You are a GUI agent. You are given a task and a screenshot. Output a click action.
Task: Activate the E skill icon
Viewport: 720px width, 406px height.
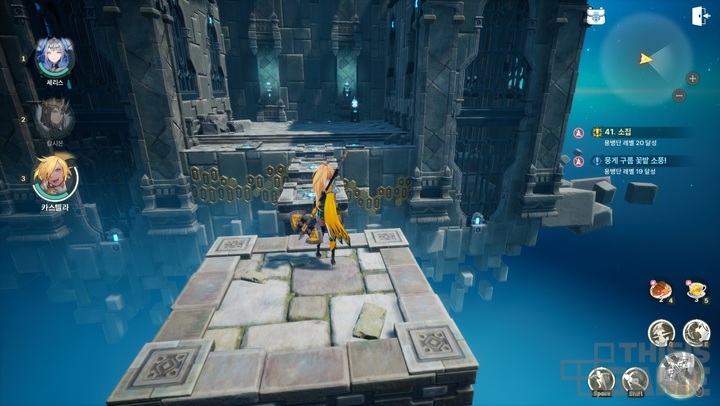(695, 332)
